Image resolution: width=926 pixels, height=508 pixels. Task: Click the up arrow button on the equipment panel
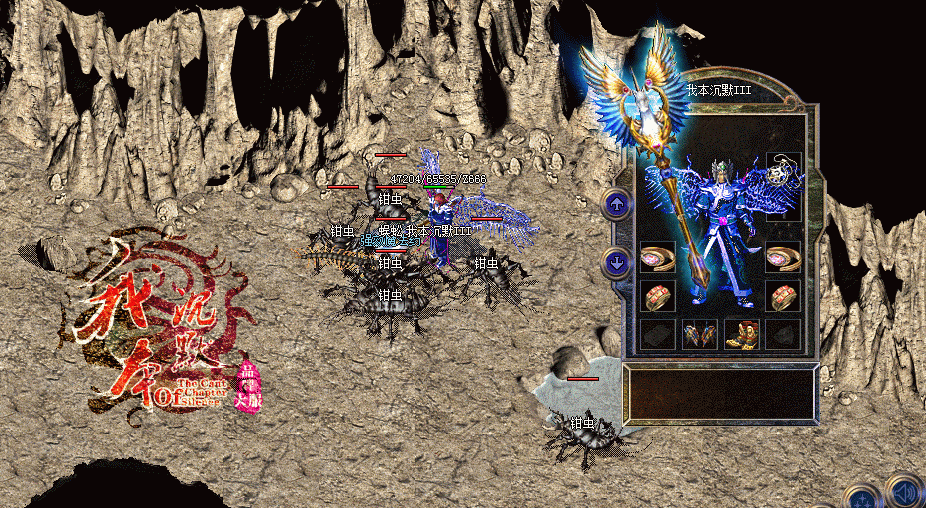pyautogui.click(x=615, y=204)
